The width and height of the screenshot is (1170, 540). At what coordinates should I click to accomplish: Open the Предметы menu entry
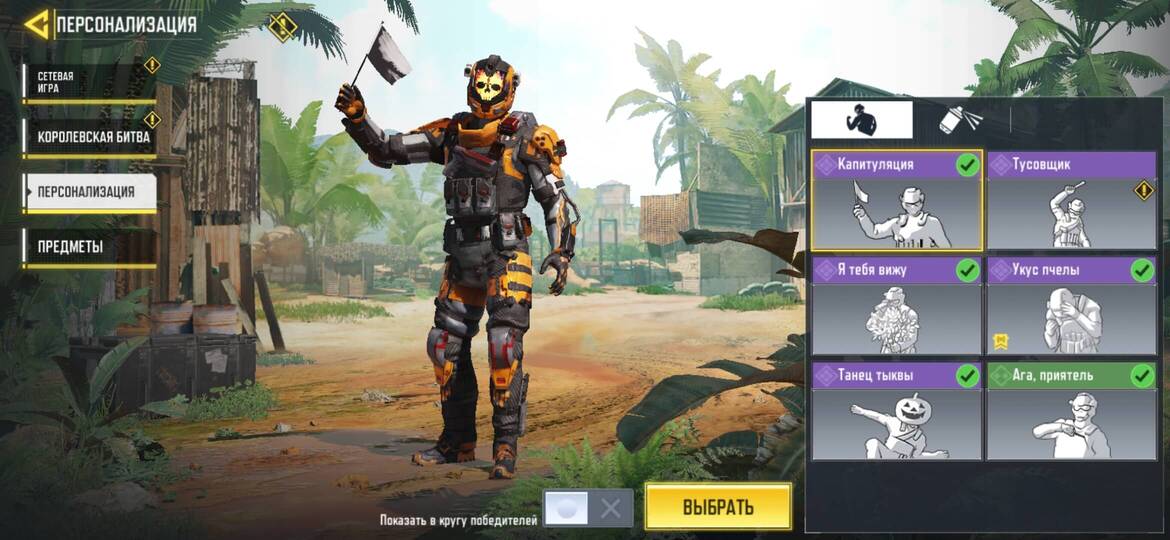(89, 246)
